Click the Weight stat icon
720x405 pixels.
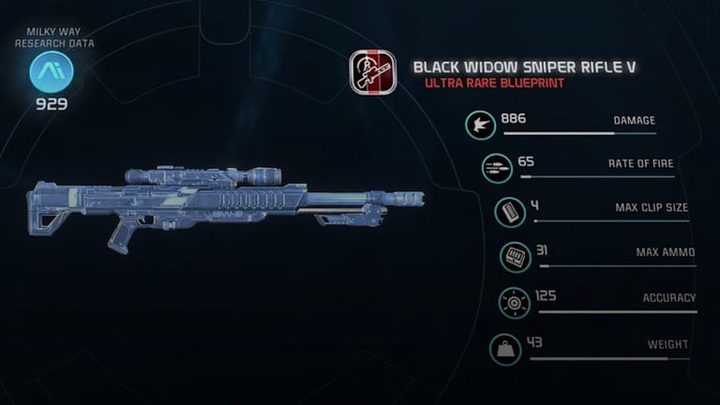point(505,348)
